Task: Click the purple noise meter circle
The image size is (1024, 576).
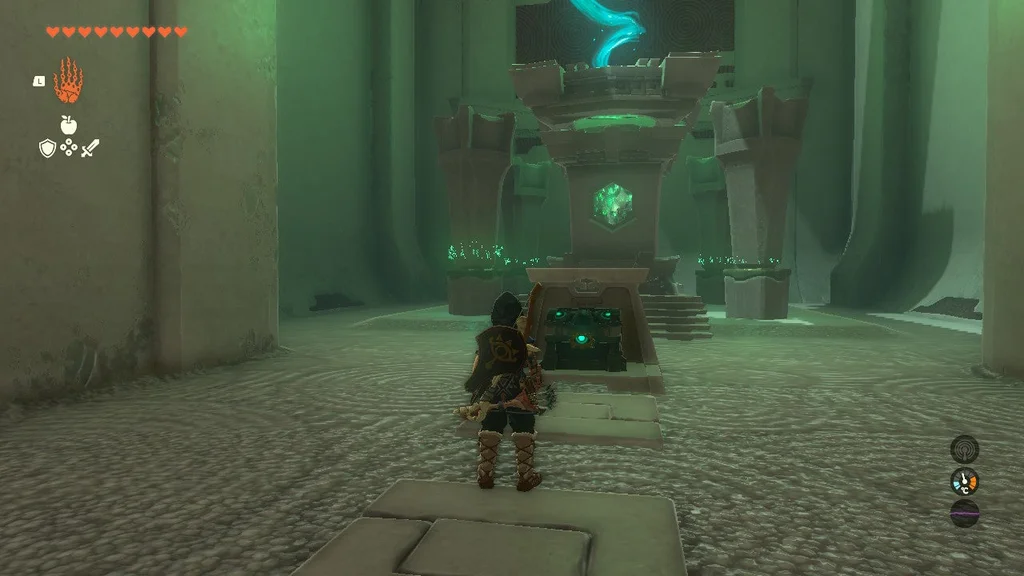Action: (x=964, y=514)
